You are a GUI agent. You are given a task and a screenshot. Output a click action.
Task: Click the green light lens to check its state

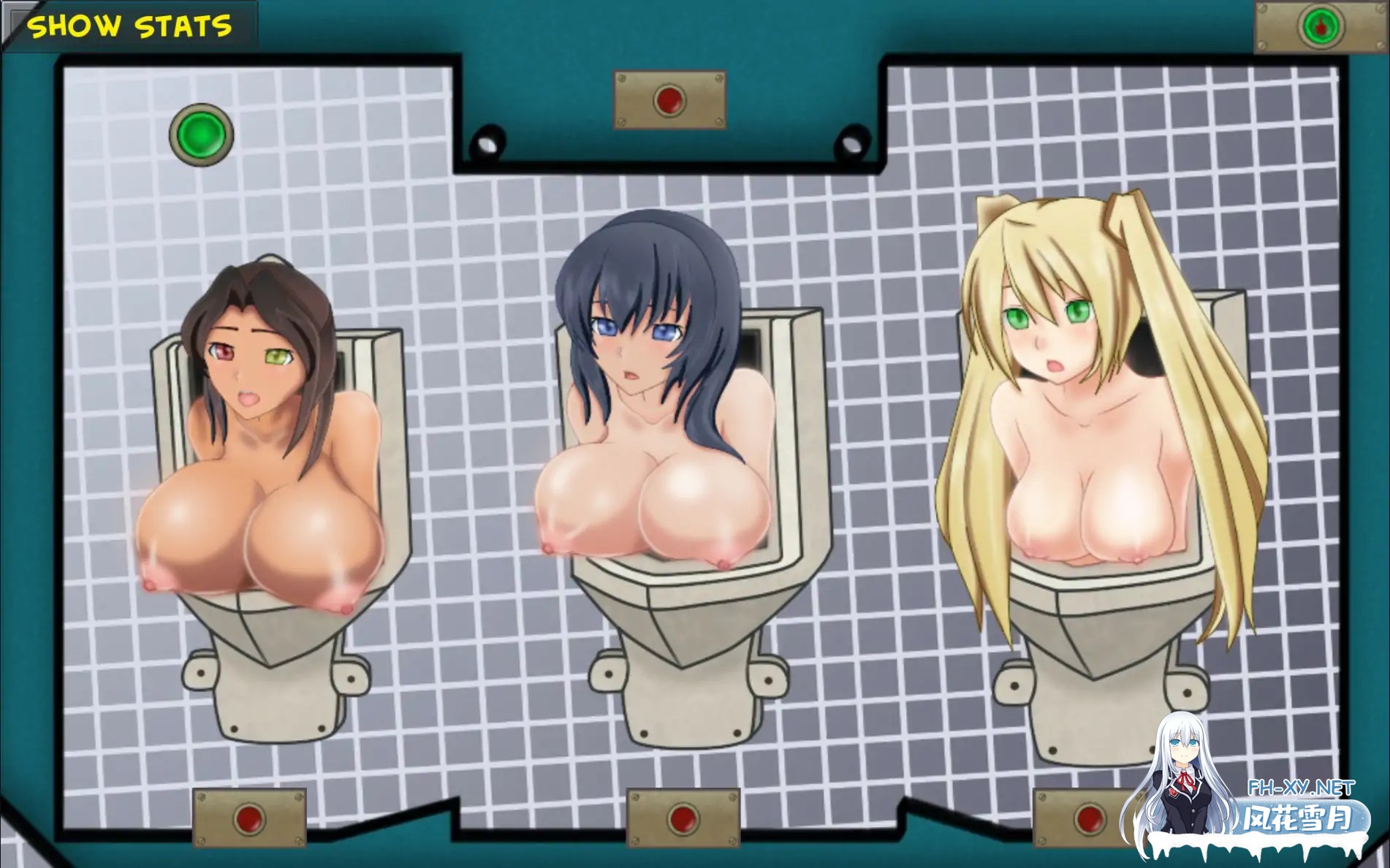(x=201, y=134)
